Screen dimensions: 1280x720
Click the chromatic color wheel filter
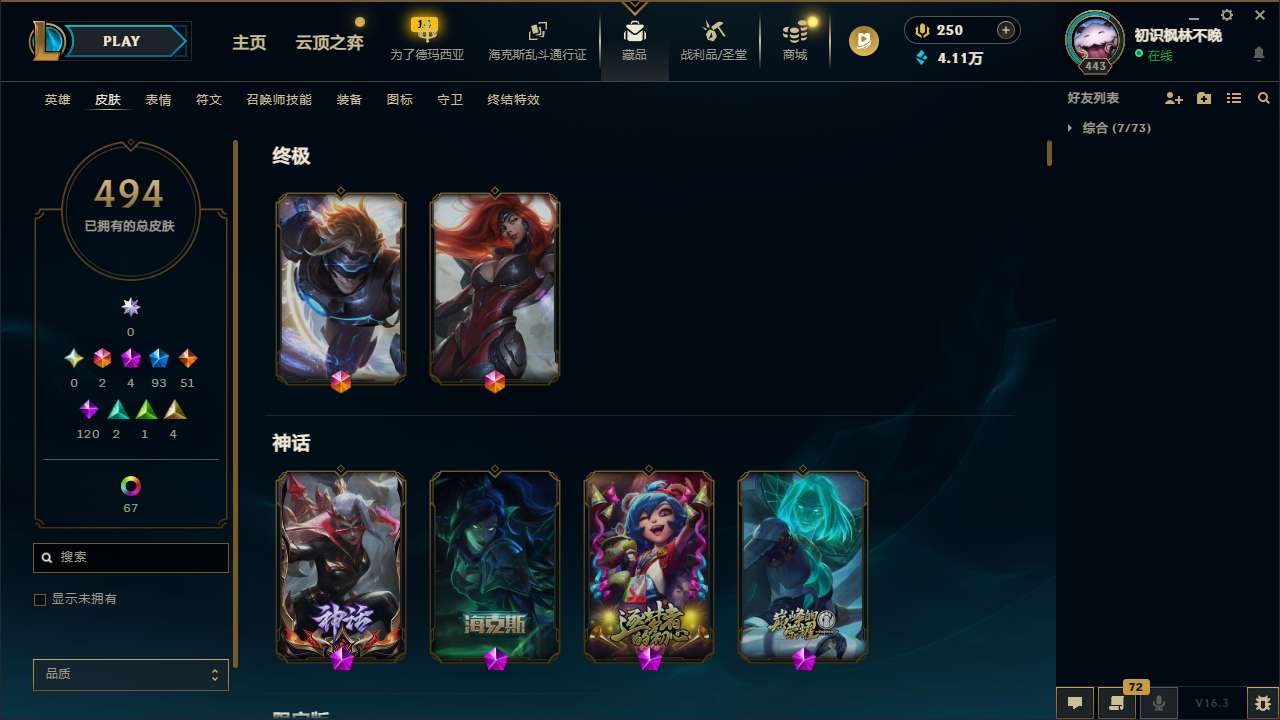pyautogui.click(x=130, y=486)
